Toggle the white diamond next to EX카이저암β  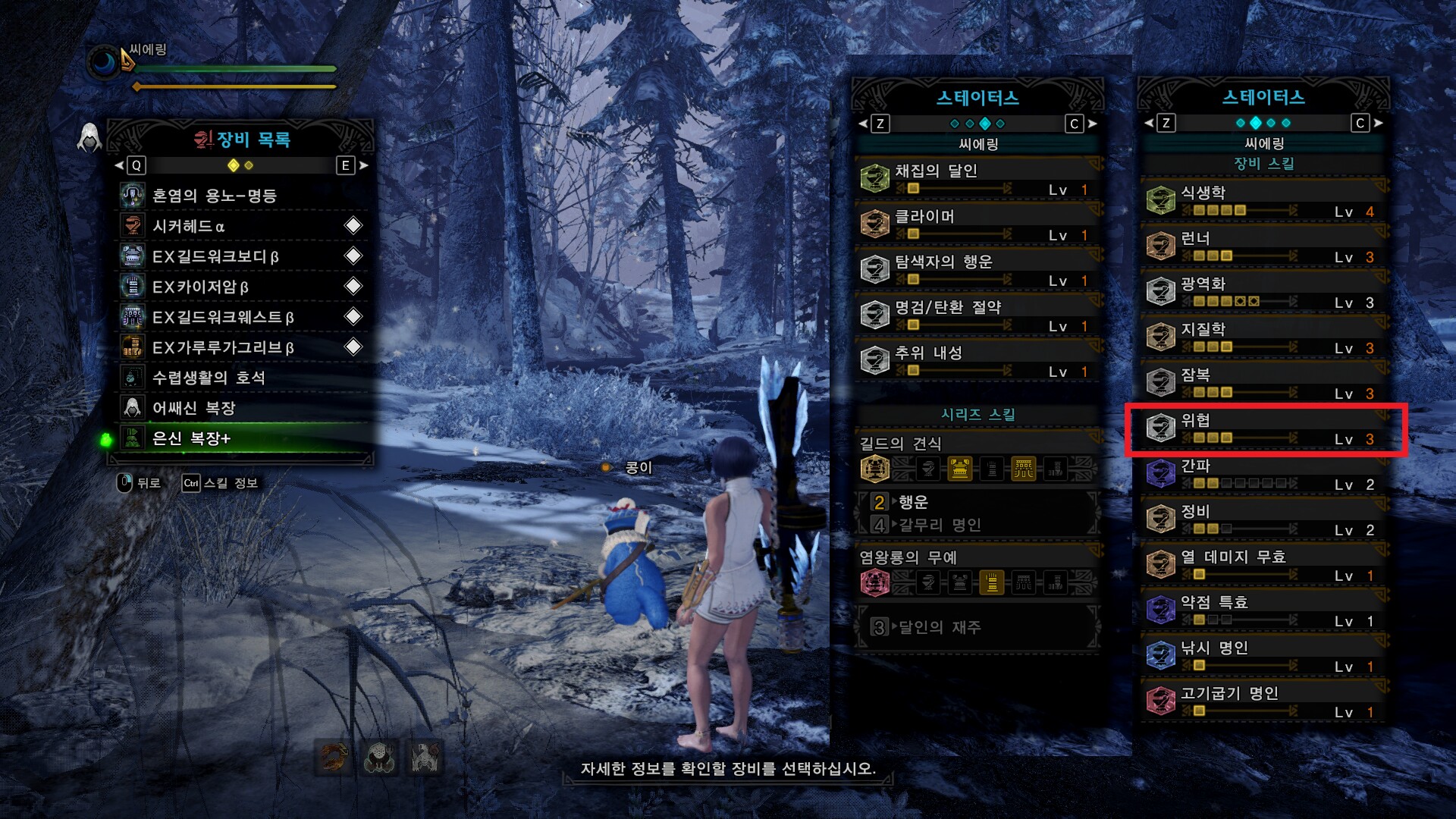click(352, 287)
